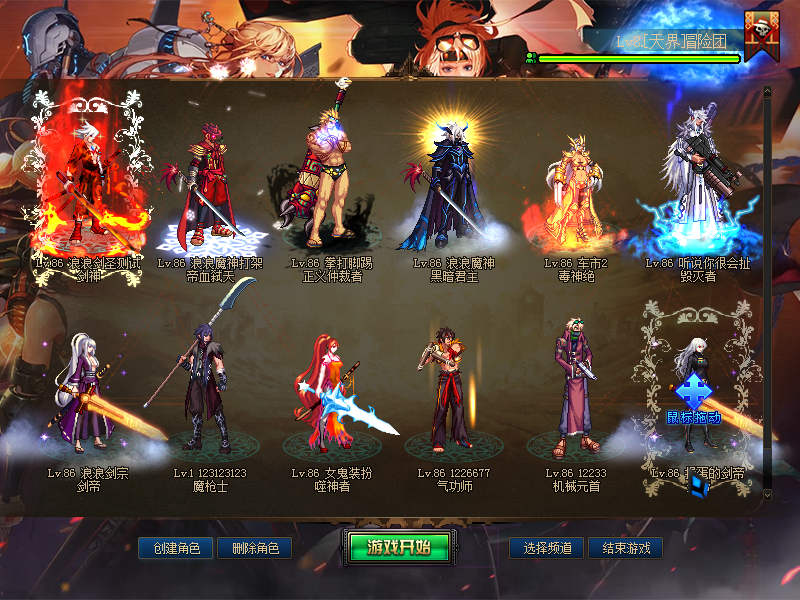Pick the level 1 魔枪士 character
800x600 pixels.
tap(211, 390)
